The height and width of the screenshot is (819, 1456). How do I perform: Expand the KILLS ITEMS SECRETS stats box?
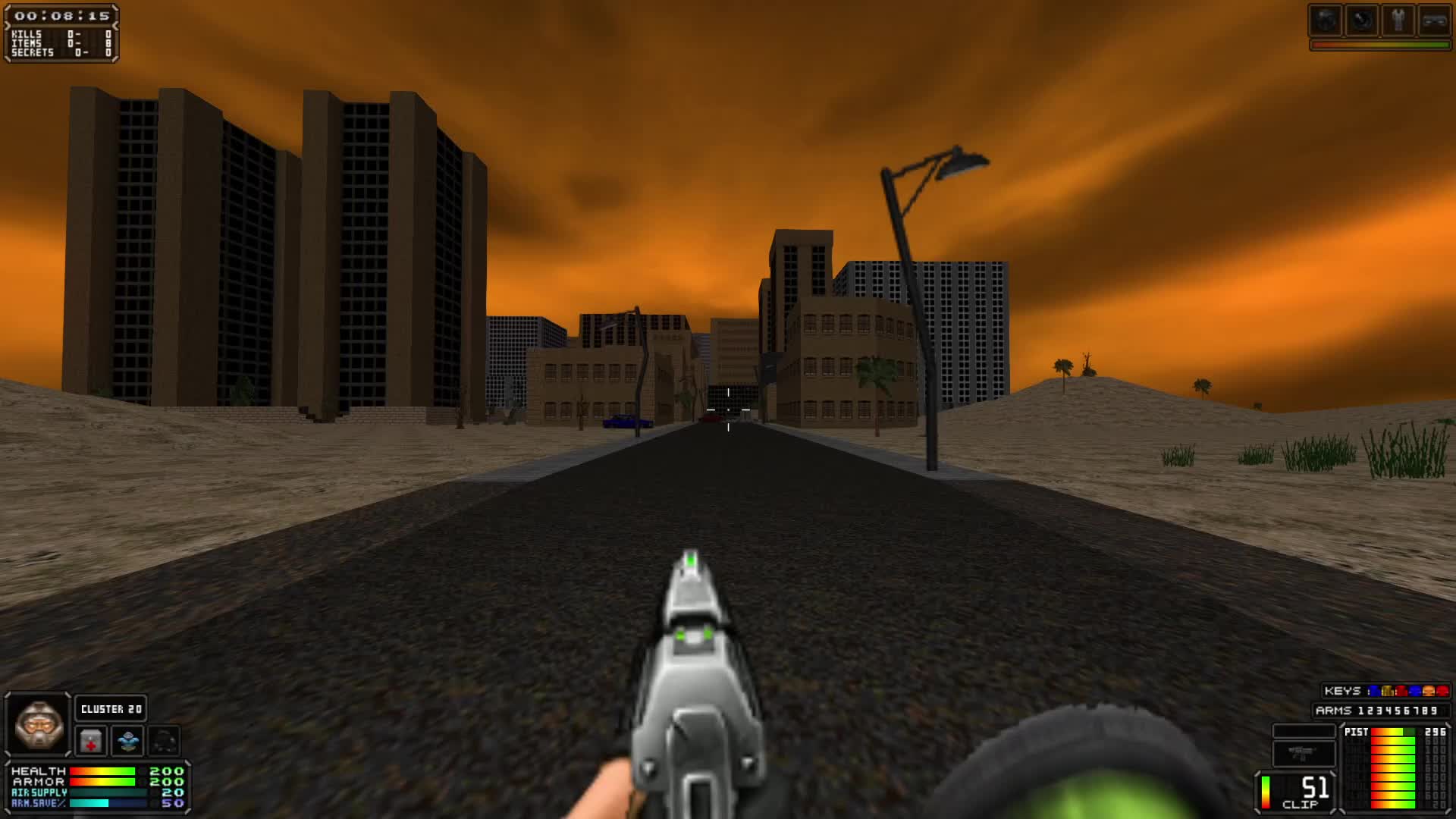(61, 44)
